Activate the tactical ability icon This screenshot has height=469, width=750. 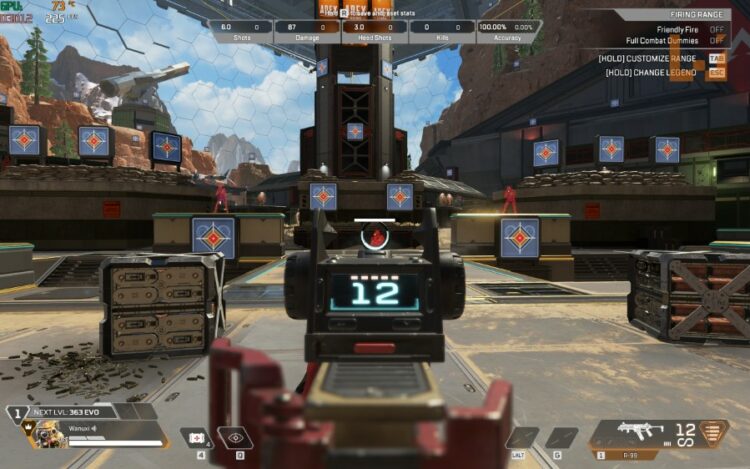click(x=236, y=437)
